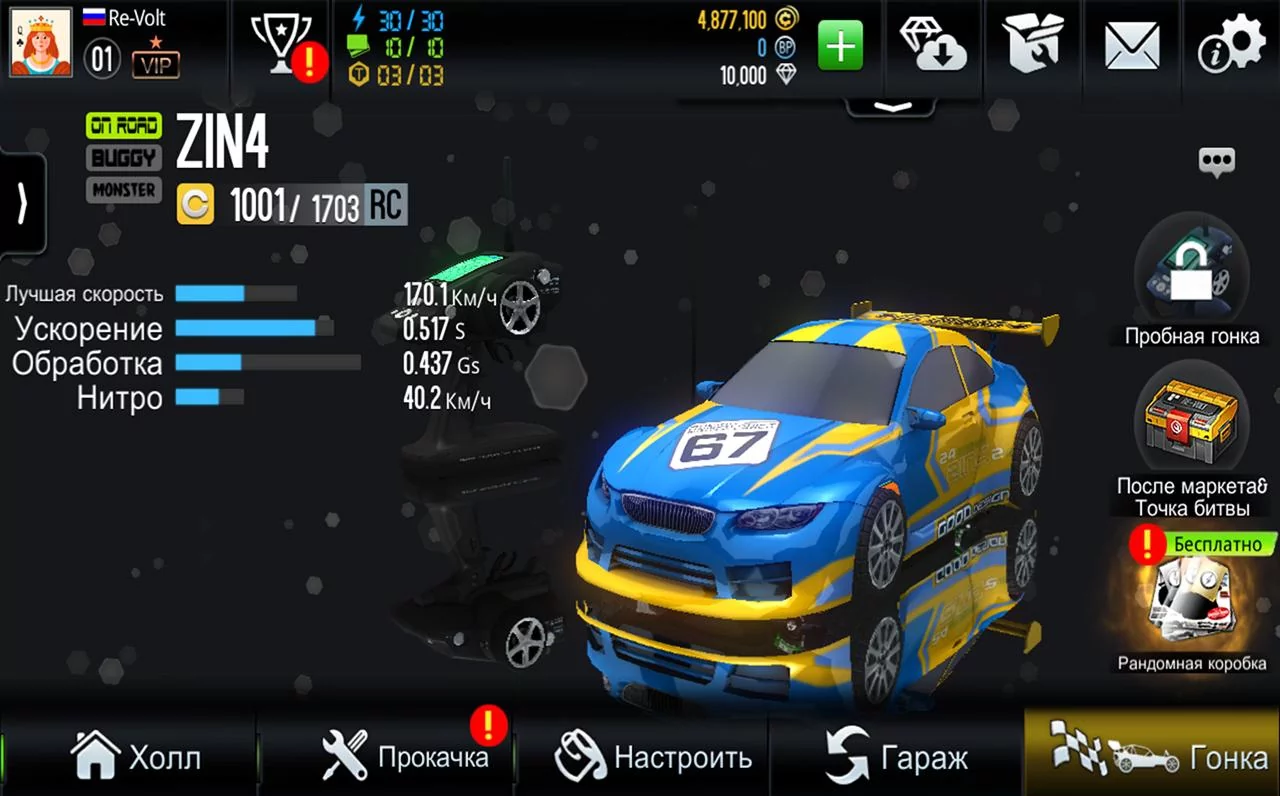Check the mail envelope icon
The height and width of the screenshot is (796, 1280).
click(1132, 47)
